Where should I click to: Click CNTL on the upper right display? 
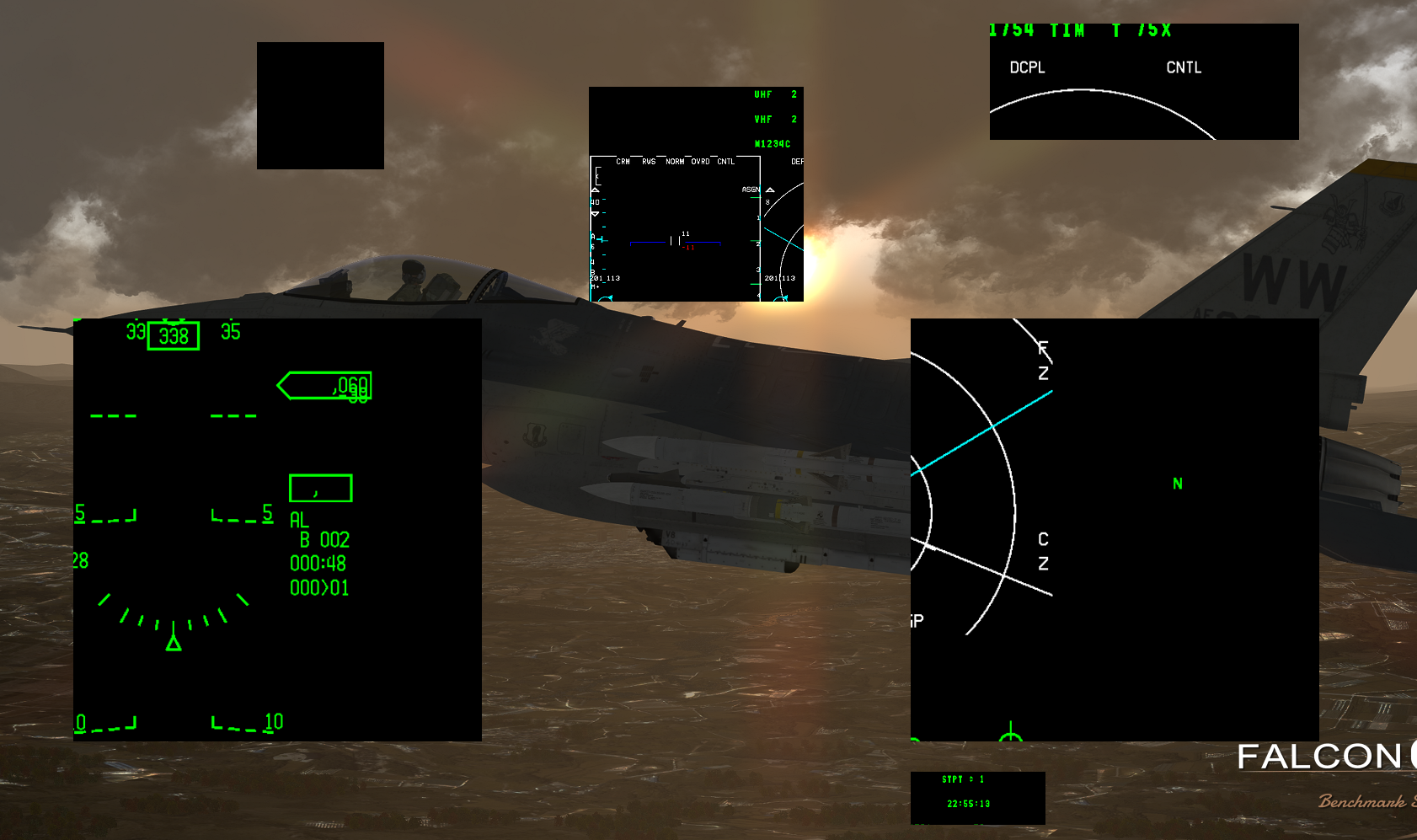click(1183, 68)
